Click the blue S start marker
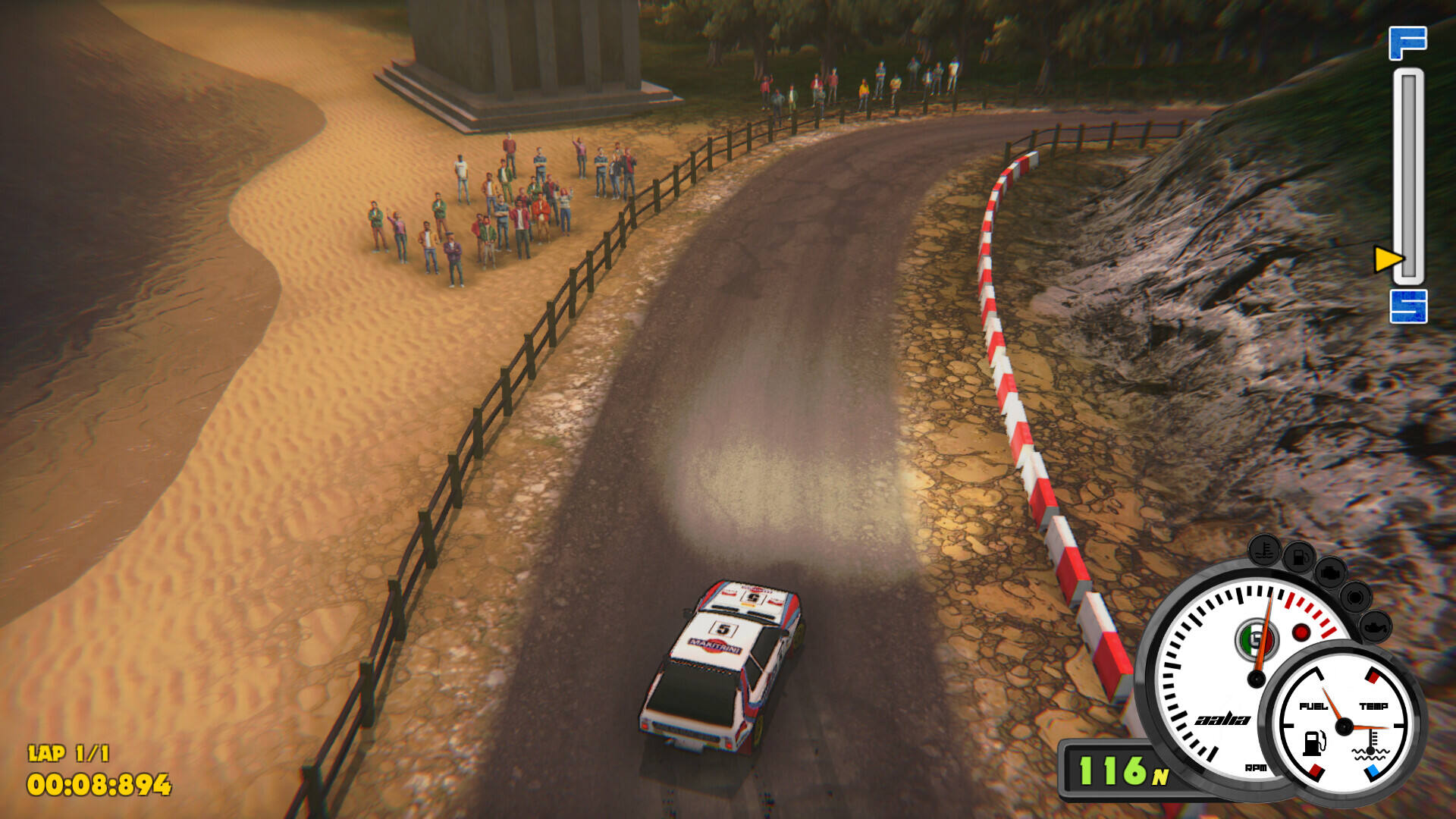Screen dimensions: 1456x819 coord(1408,306)
